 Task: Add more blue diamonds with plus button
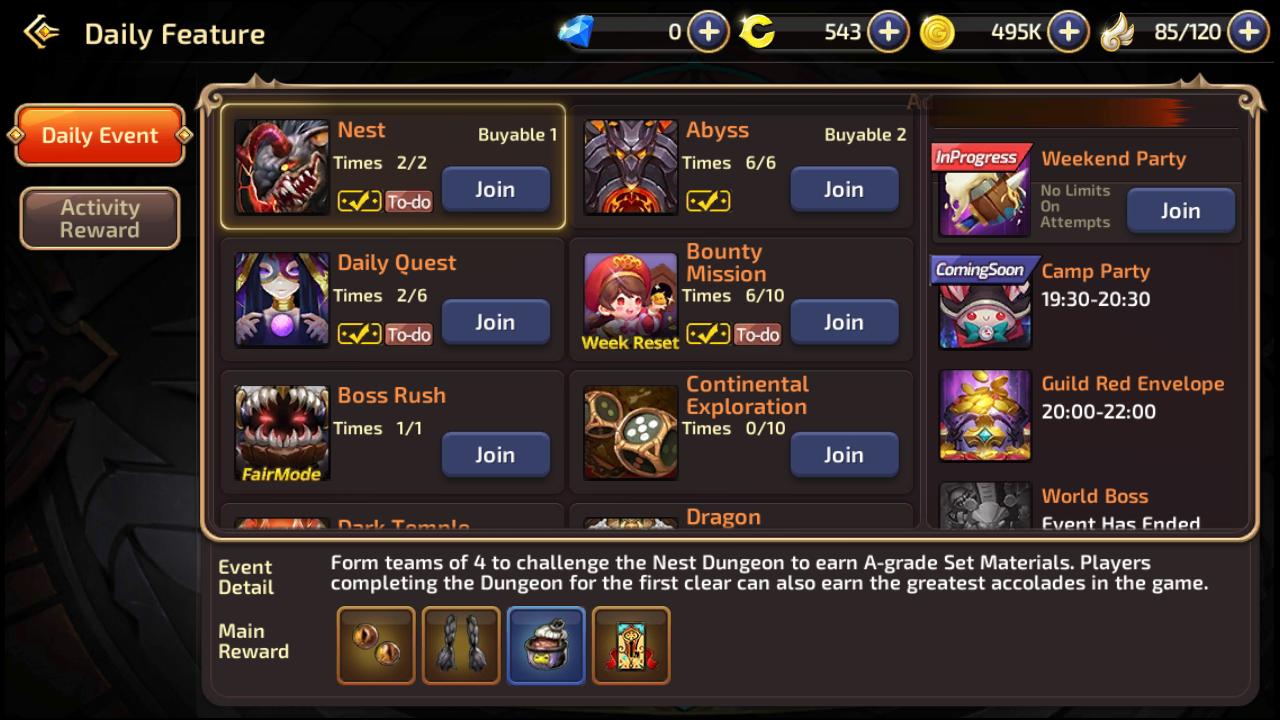pyautogui.click(x=708, y=32)
